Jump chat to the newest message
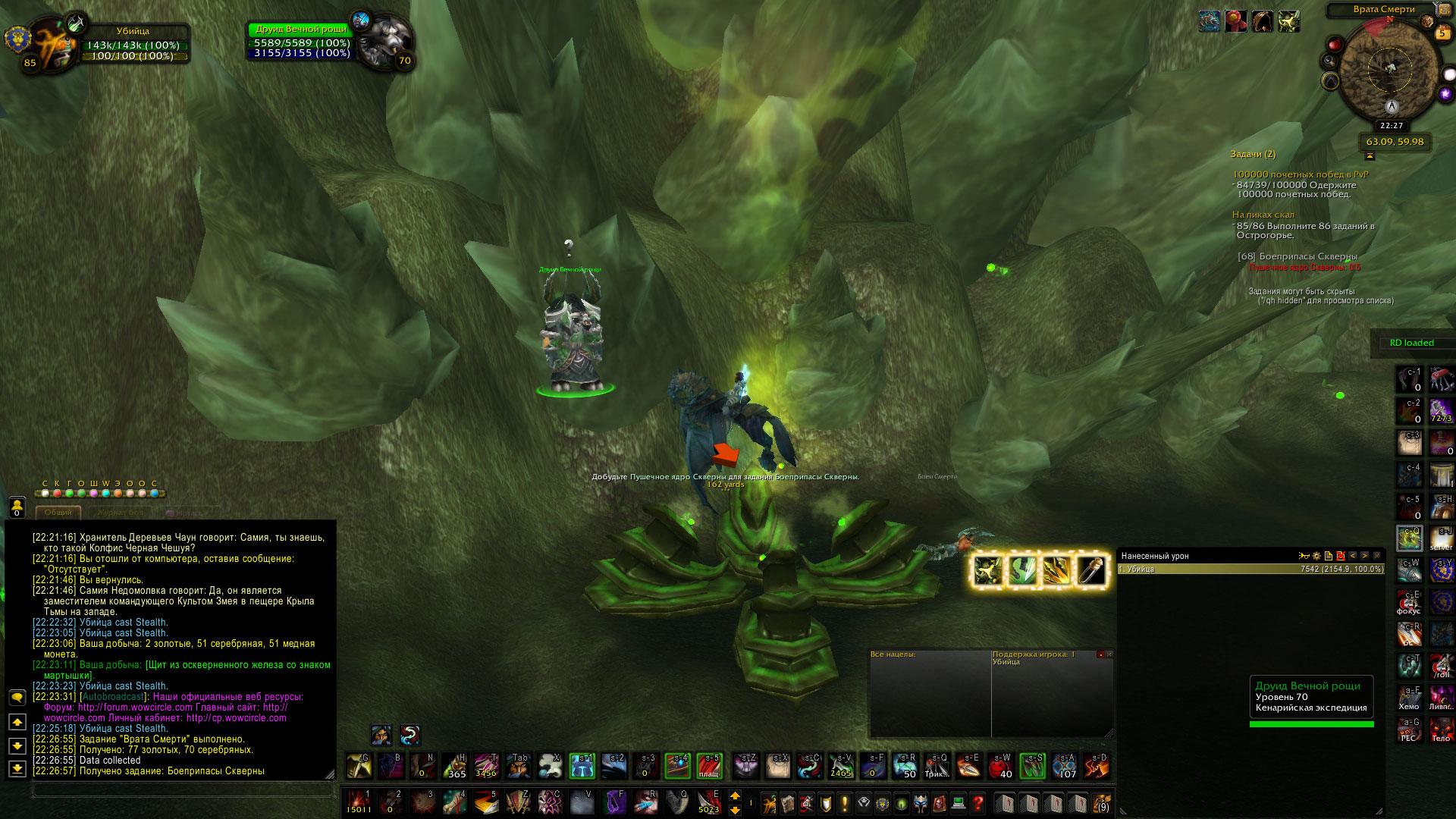The width and height of the screenshot is (1456, 819). 17,769
